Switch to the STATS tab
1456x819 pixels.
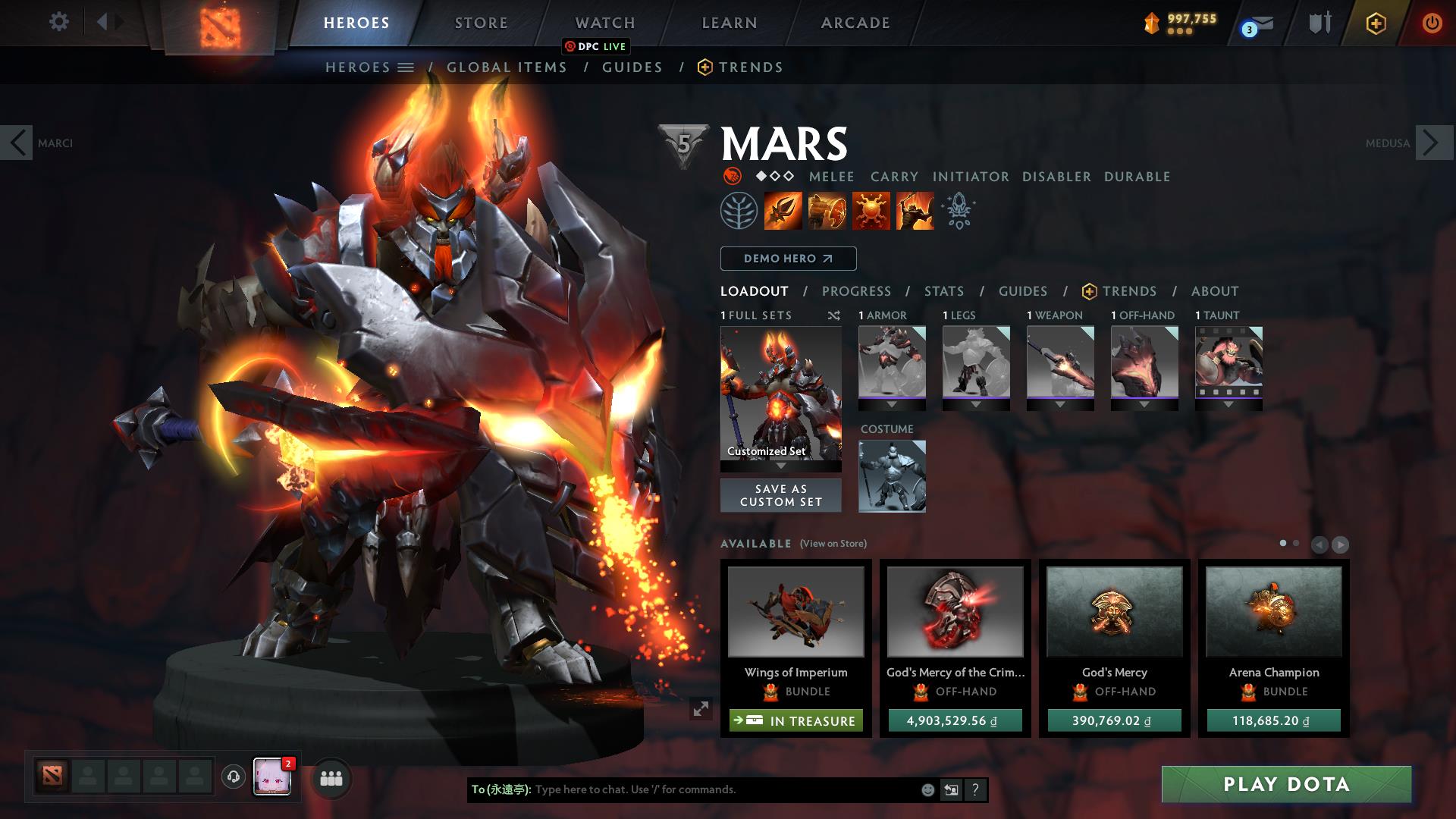943,291
